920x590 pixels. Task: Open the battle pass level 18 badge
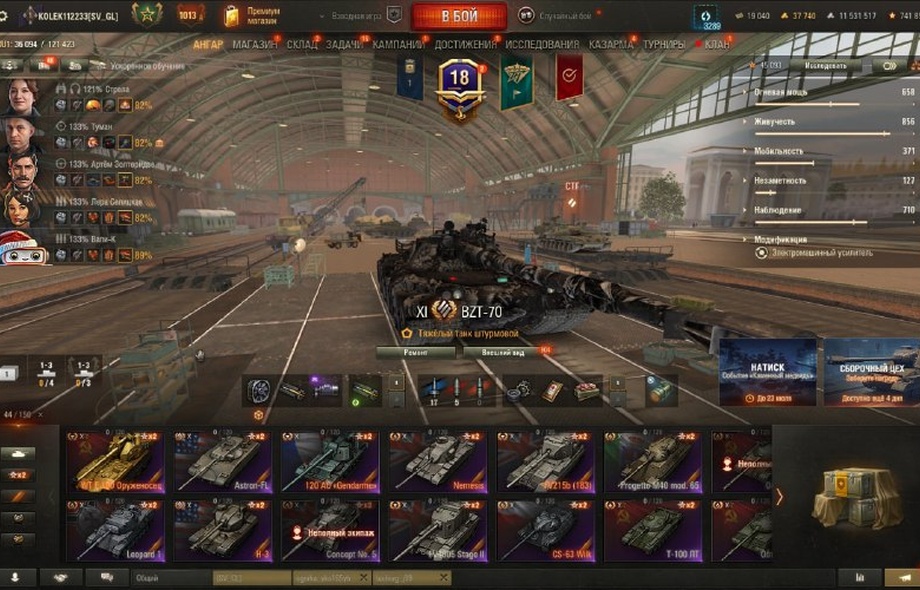460,84
